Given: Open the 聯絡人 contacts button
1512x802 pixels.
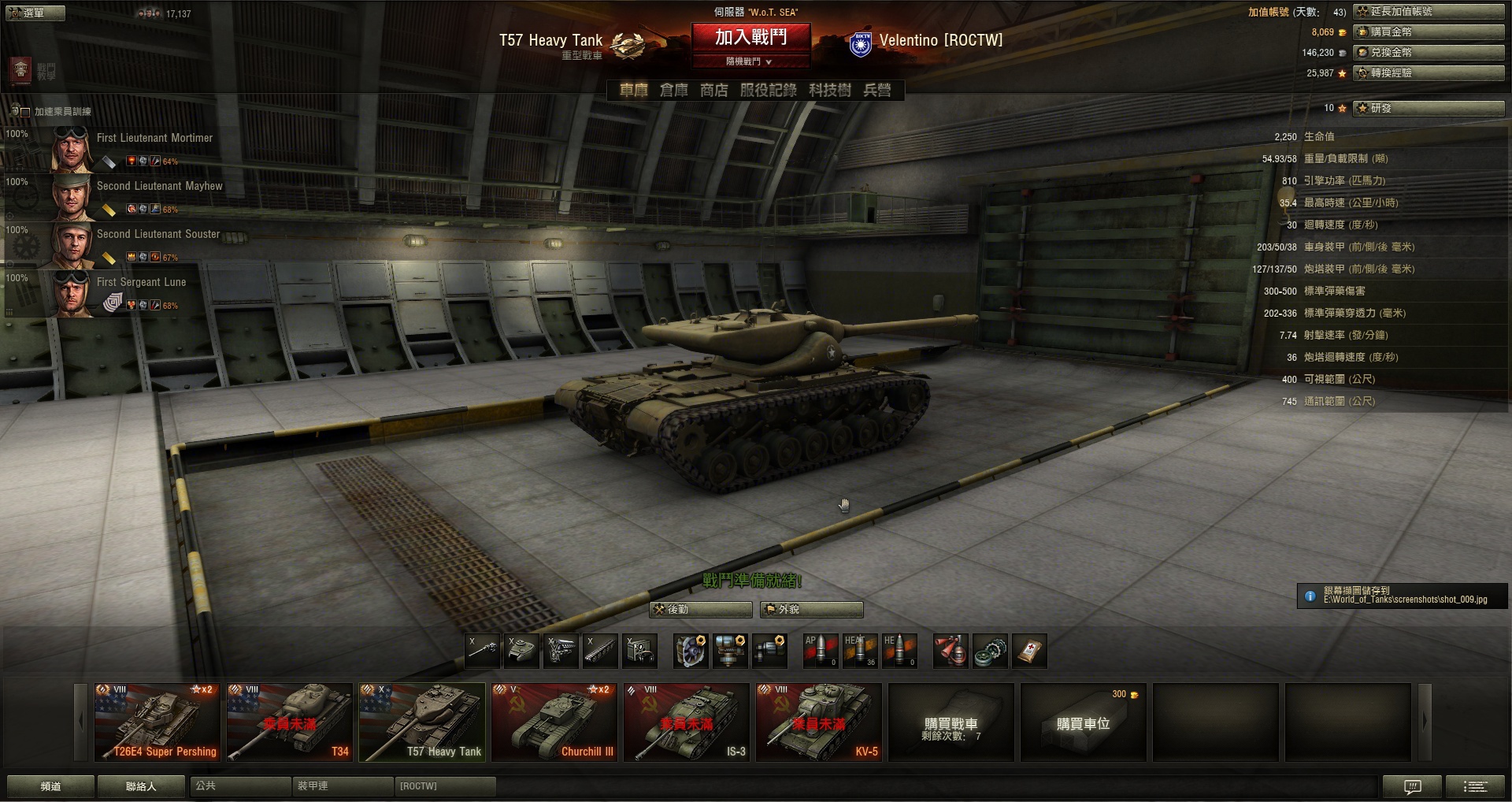Looking at the screenshot, I should [x=142, y=786].
